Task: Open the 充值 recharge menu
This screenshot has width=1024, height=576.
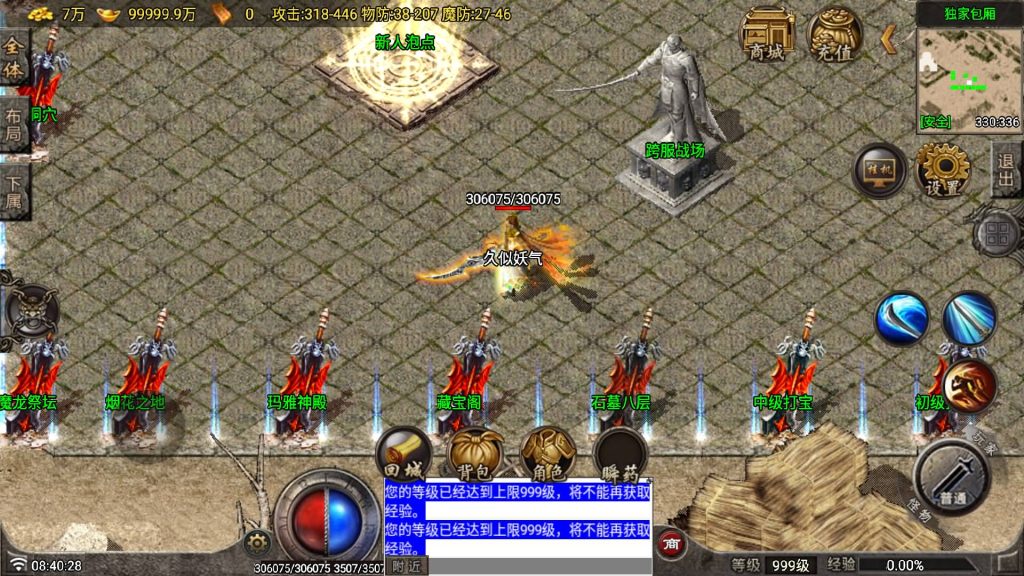Action: (x=835, y=36)
